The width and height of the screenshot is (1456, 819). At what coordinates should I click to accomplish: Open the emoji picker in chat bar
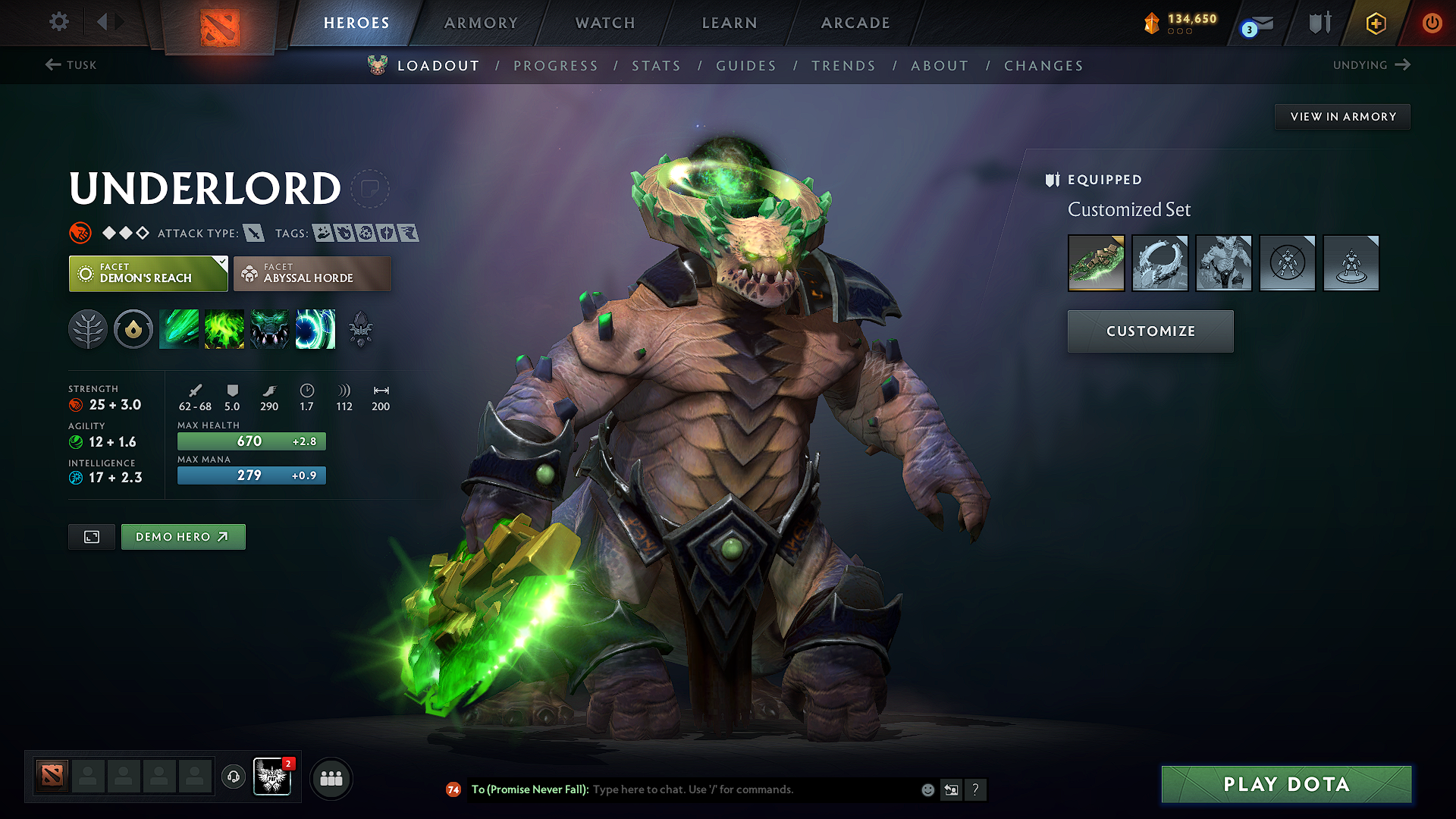[927, 789]
